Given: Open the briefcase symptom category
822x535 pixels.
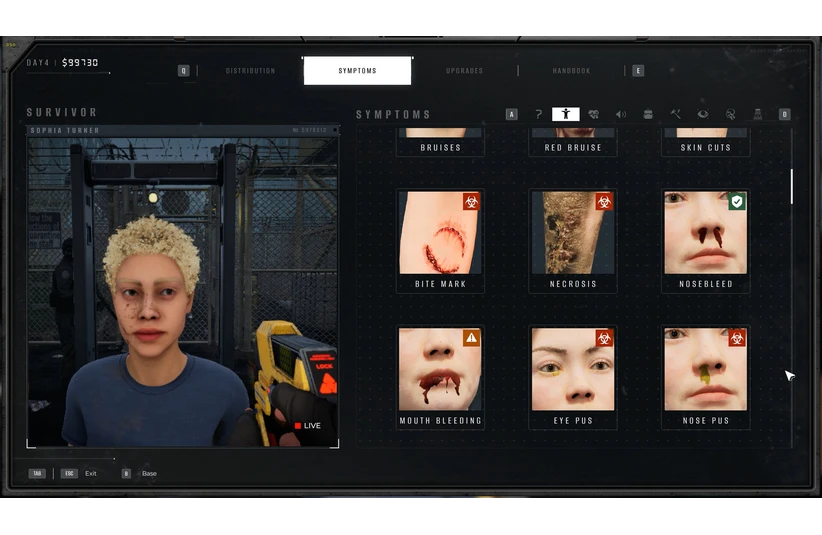Looking at the screenshot, I should coord(648,114).
